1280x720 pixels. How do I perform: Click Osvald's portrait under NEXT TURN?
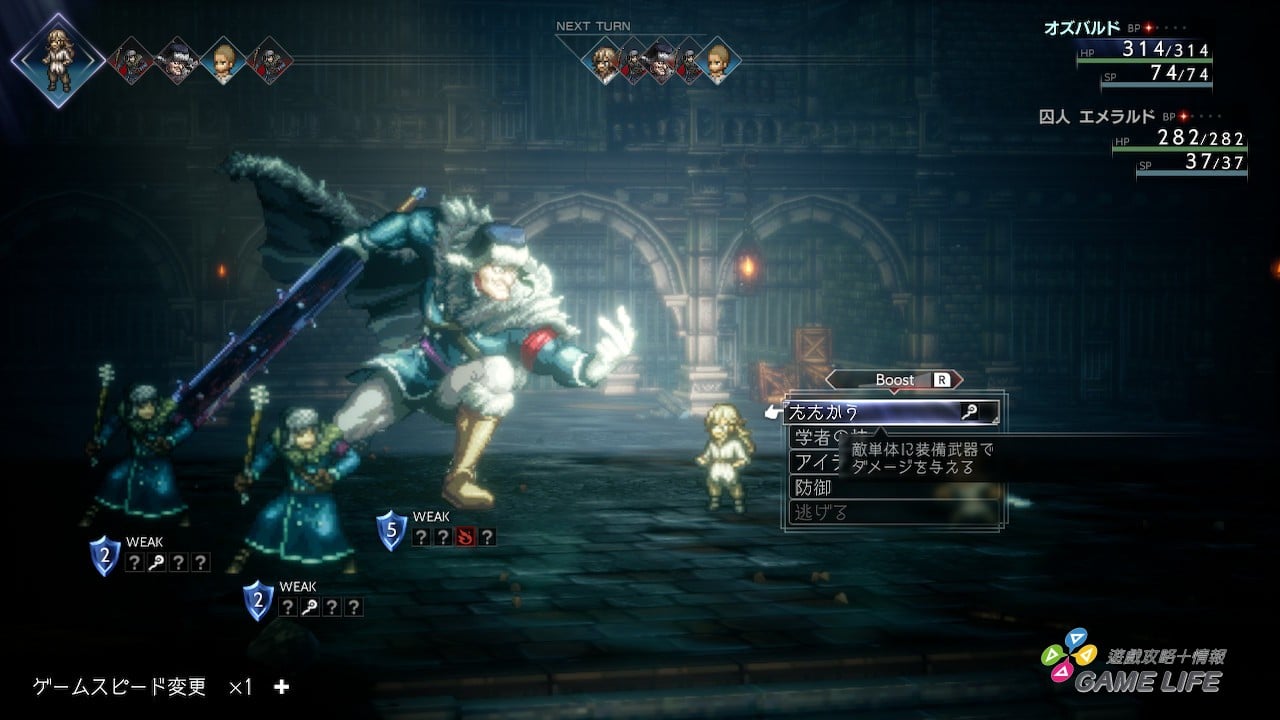click(x=603, y=62)
